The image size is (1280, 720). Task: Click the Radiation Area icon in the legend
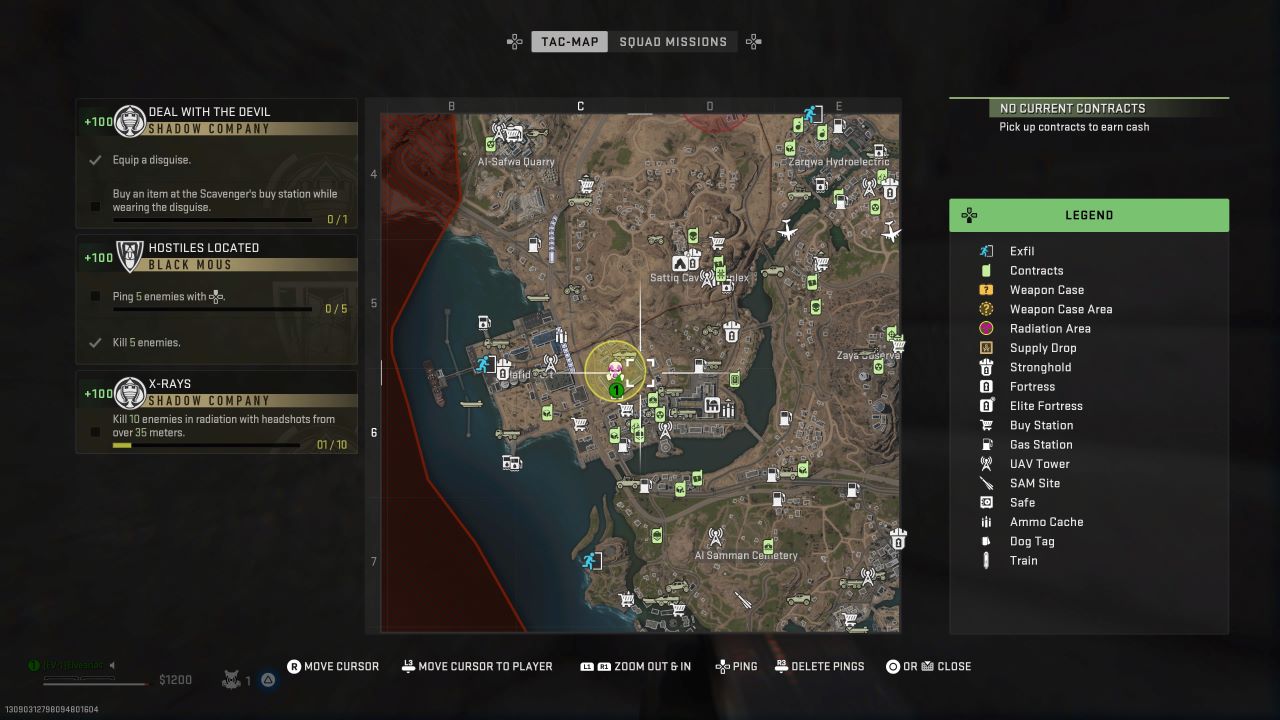click(x=985, y=328)
